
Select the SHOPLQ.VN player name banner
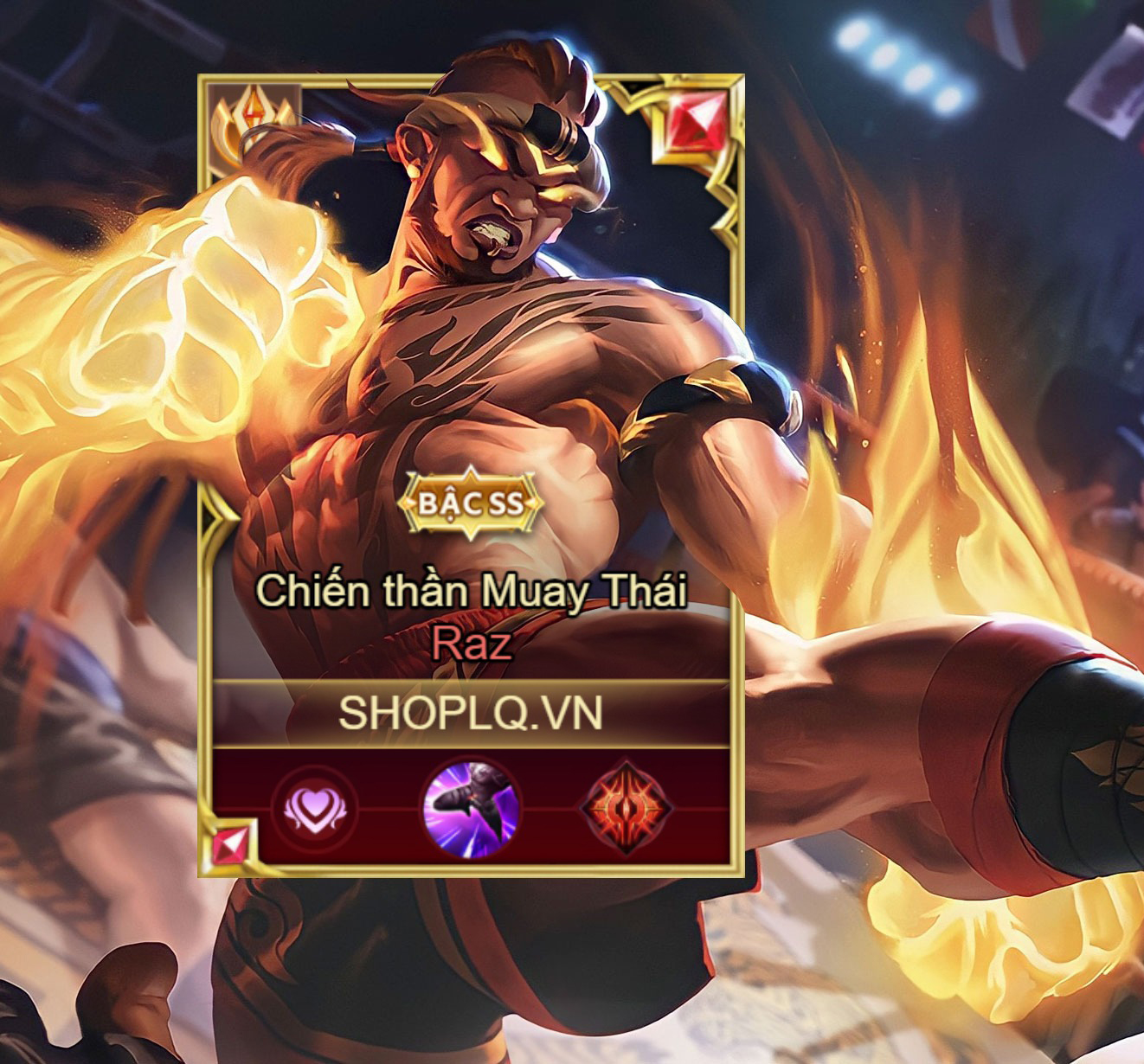pyautogui.click(x=470, y=713)
